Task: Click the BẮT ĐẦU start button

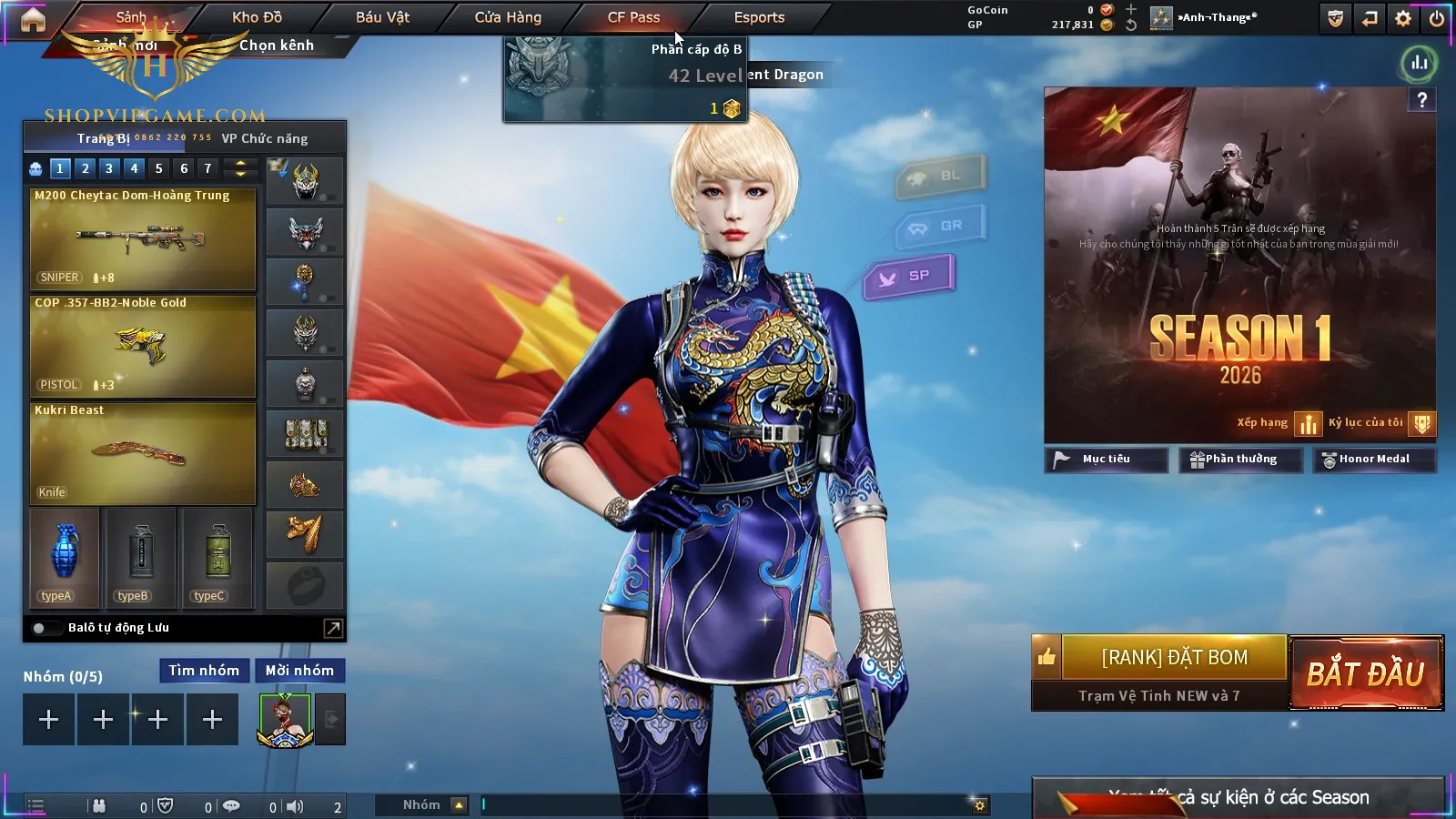Action: (x=1366, y=673)
